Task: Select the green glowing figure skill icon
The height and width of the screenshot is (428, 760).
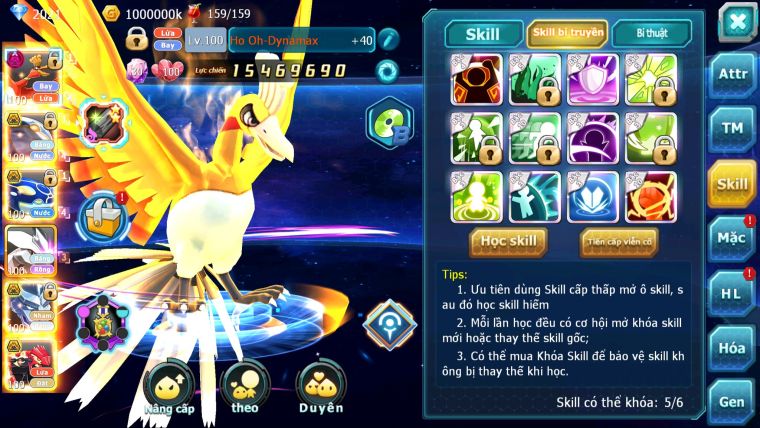Action: point(476,196)
